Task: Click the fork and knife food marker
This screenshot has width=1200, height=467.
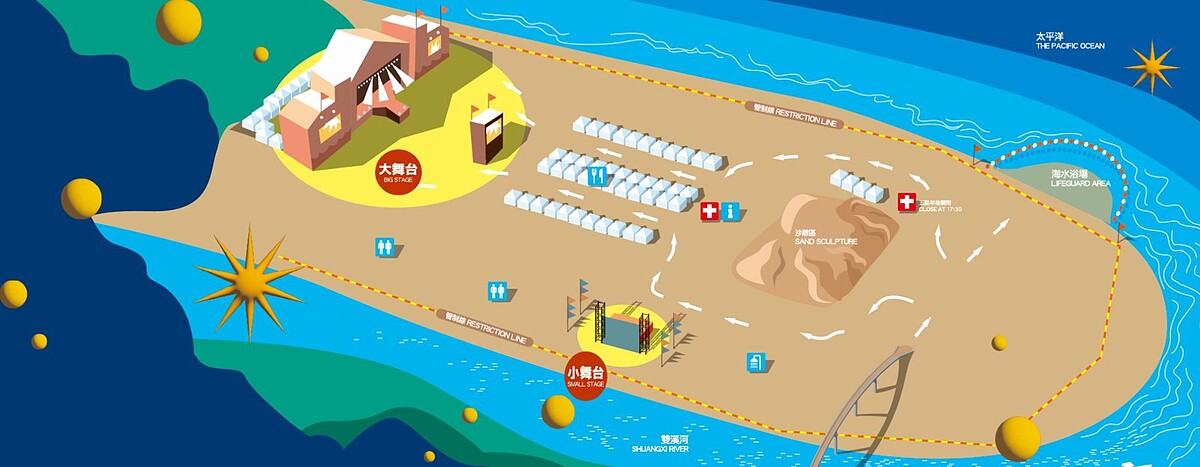Action: tap(598, 176)
